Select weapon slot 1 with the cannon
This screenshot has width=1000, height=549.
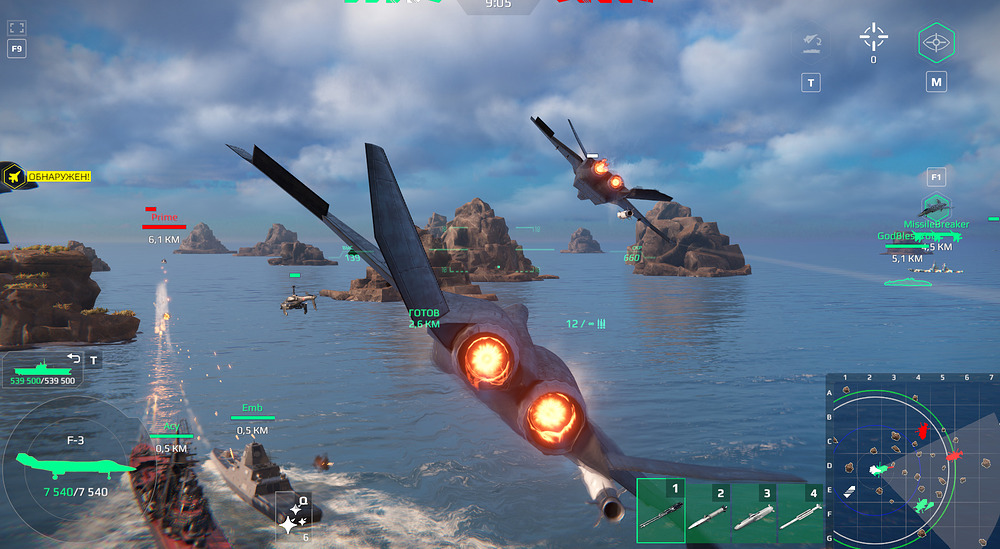661,511
